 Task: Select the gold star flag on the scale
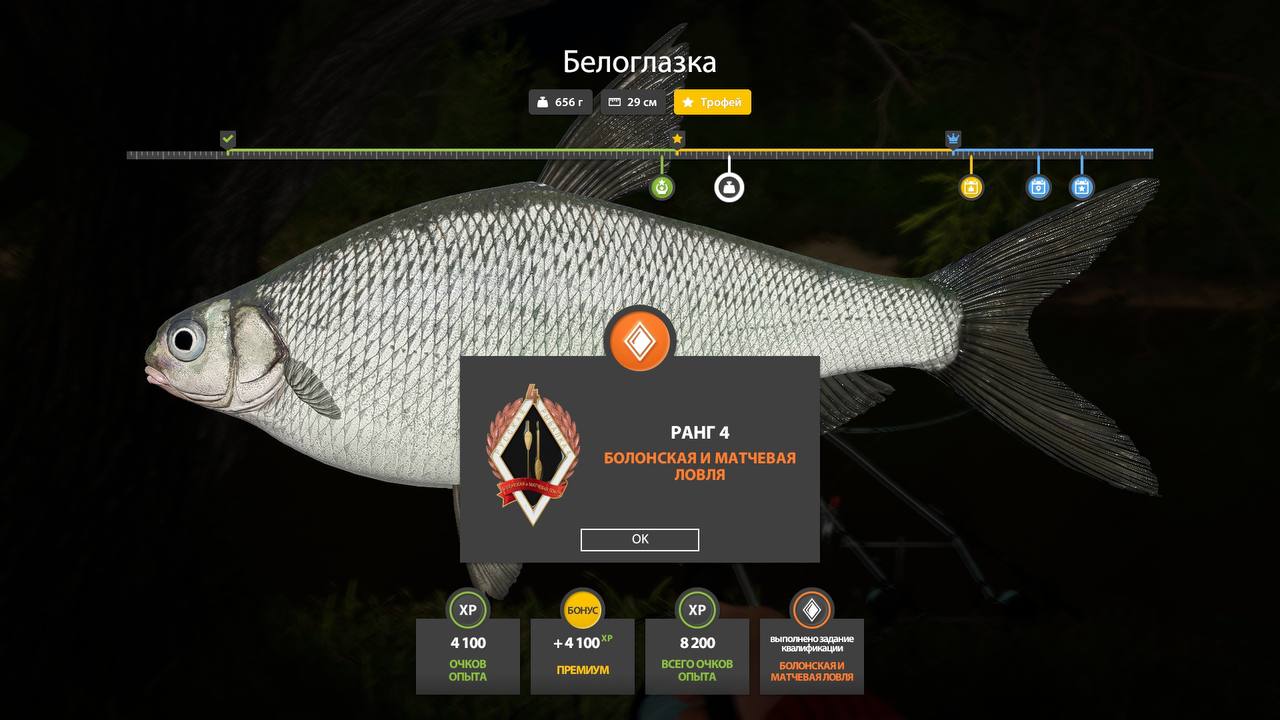click(678, 139)
